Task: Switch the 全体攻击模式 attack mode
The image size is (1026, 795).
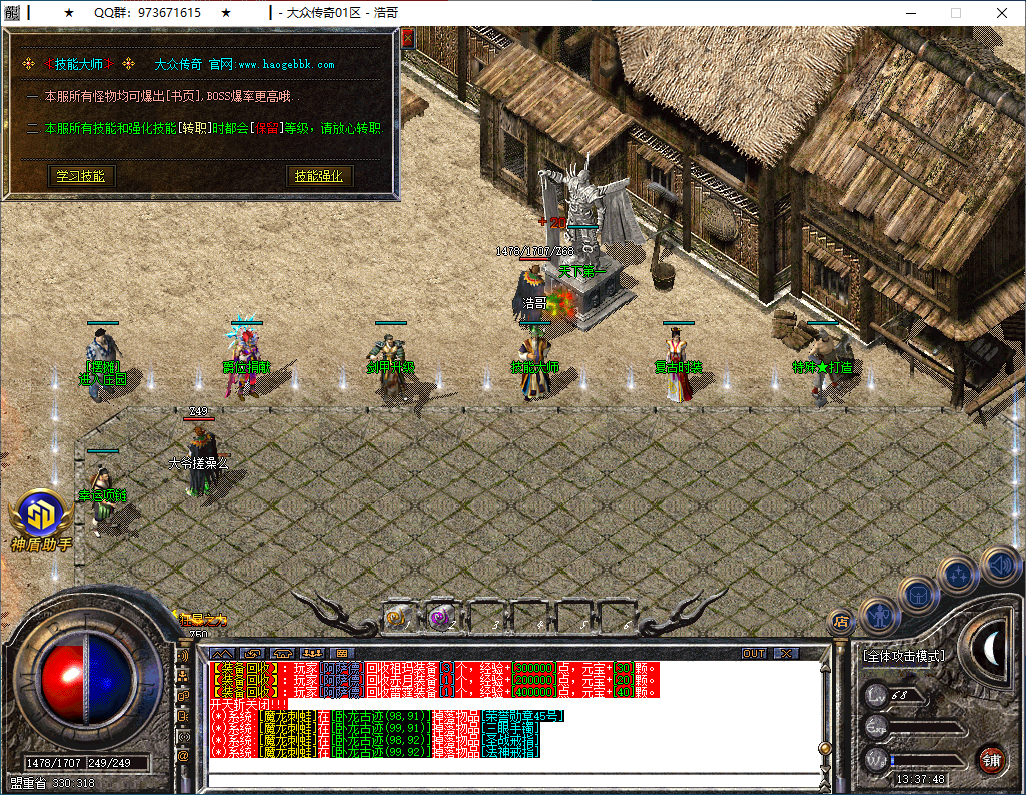Action: click(x=903, y=656)
